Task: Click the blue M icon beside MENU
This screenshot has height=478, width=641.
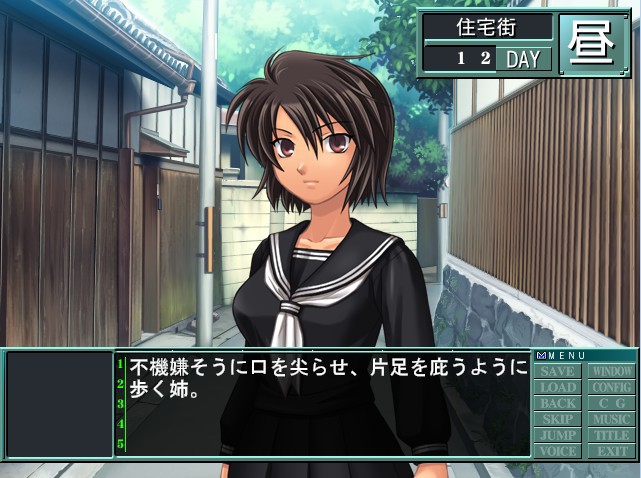Action: click(x=540, y=356)
